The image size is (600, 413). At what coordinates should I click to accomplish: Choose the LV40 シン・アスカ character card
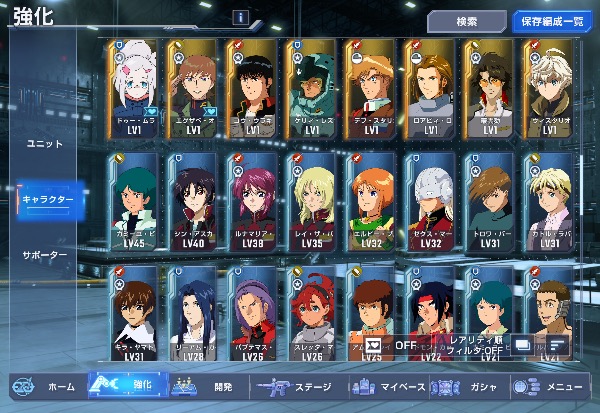(195, 201)
